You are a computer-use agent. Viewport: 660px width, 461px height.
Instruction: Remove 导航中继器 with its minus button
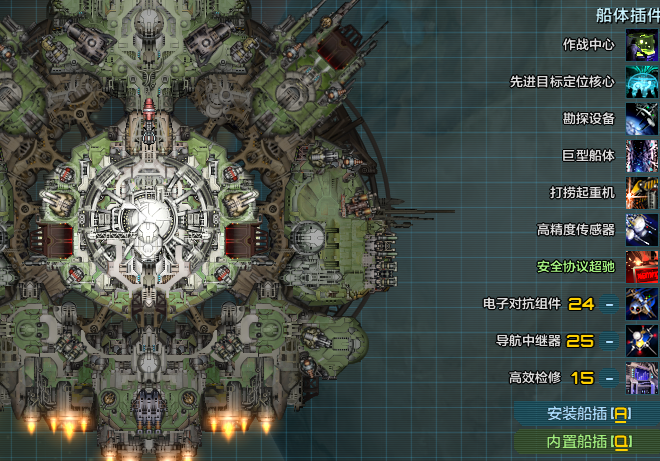click(x=609, y=341)
